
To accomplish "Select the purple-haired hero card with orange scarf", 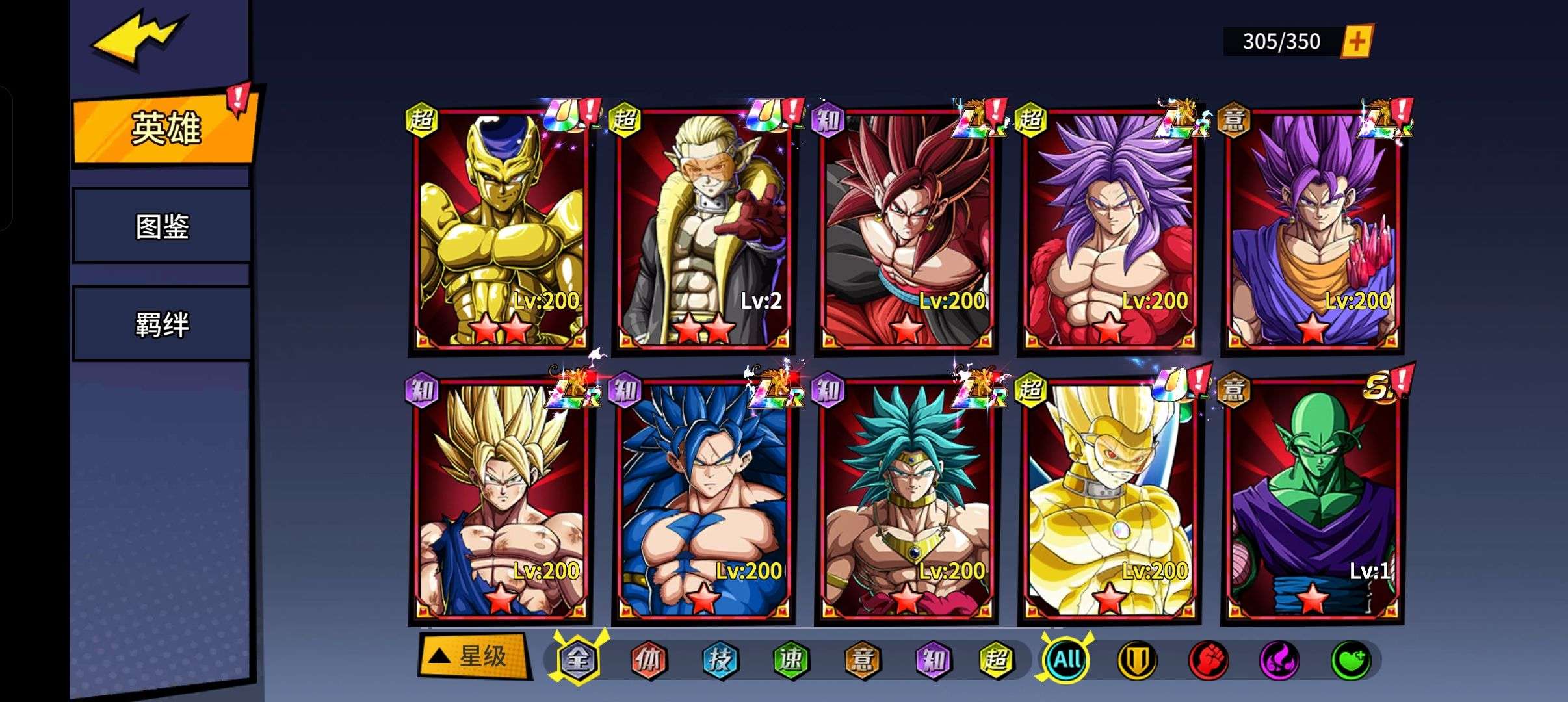I will 1312,231.
